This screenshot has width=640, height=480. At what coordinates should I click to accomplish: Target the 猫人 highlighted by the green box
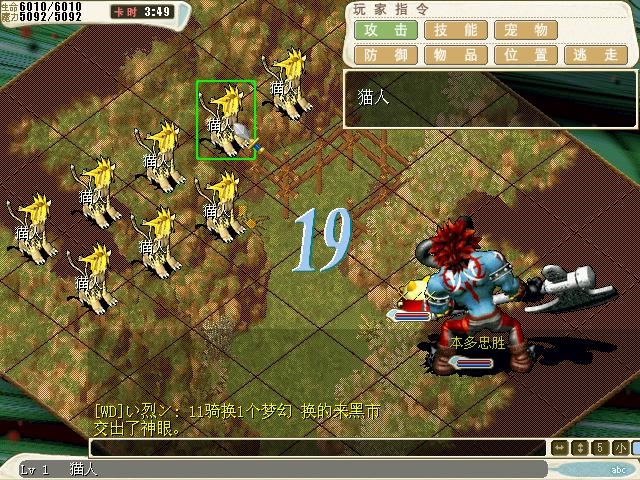coord(226,120)
